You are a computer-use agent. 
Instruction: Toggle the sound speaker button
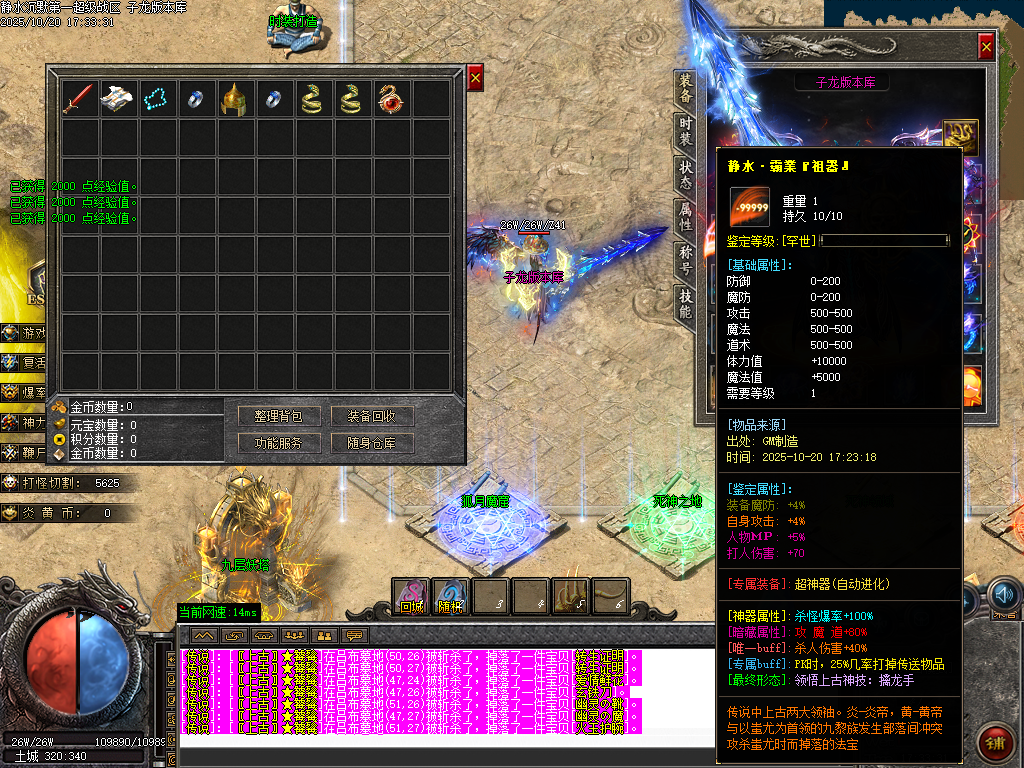1004,597
